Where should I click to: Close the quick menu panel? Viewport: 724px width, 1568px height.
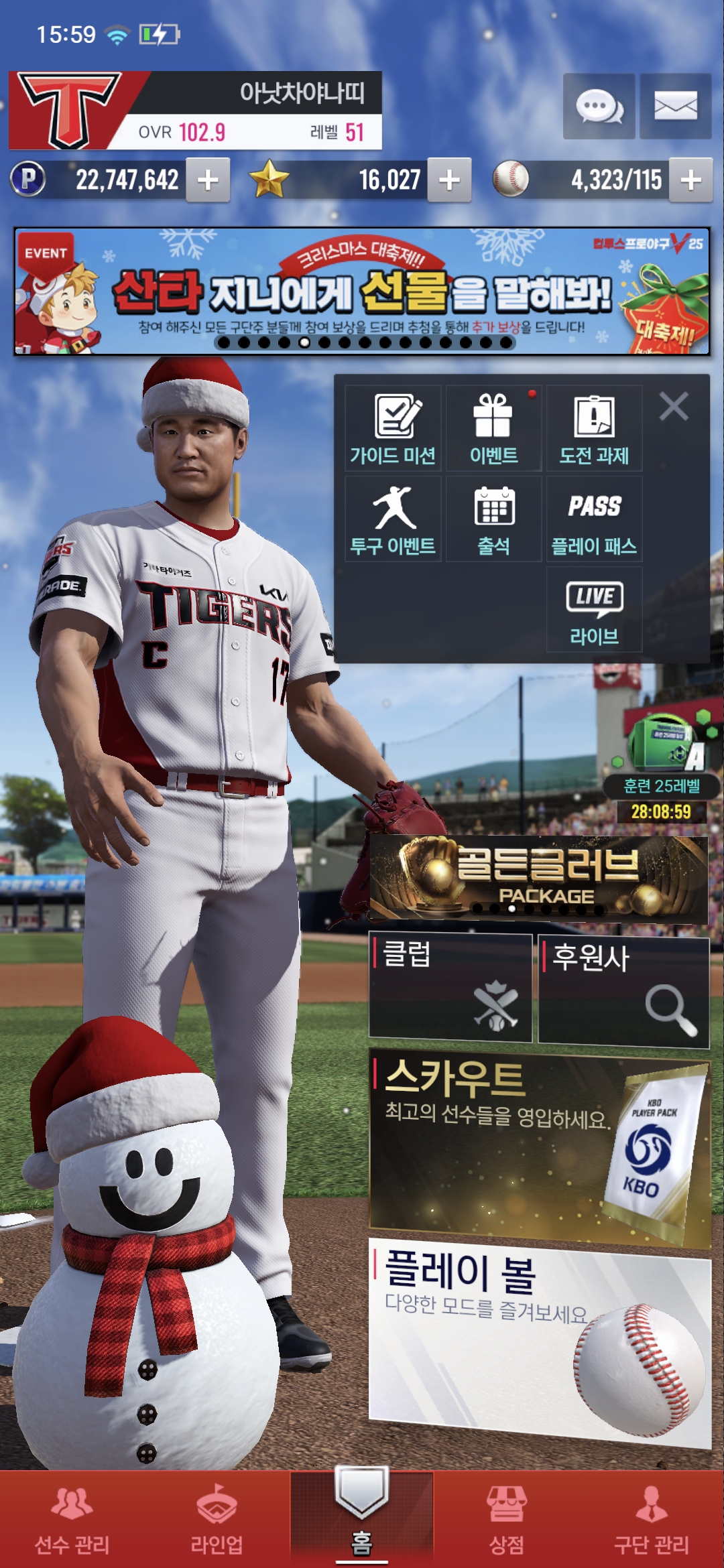coord(674,407)
